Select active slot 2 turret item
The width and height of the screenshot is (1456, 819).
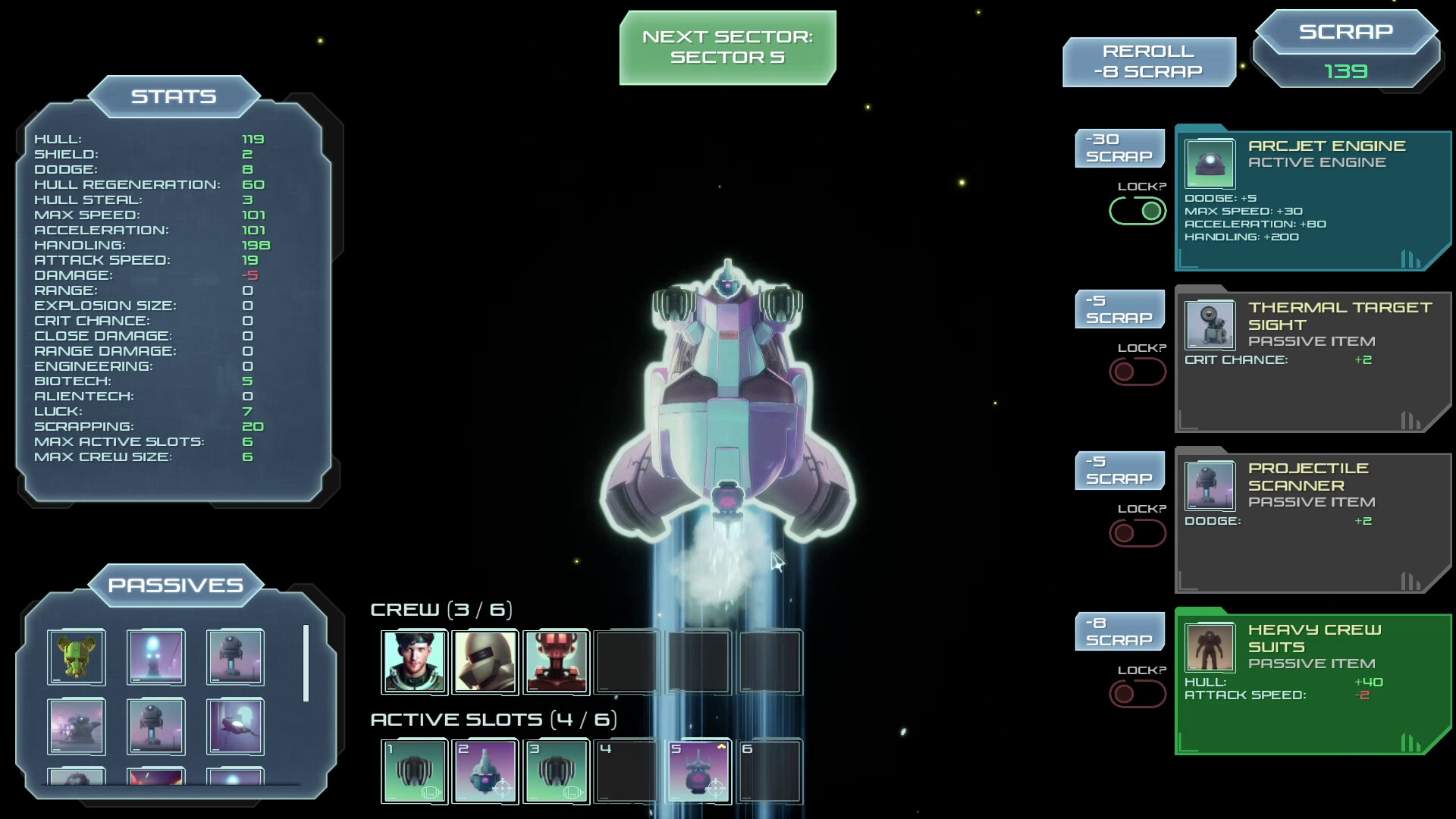pos(485,771)
